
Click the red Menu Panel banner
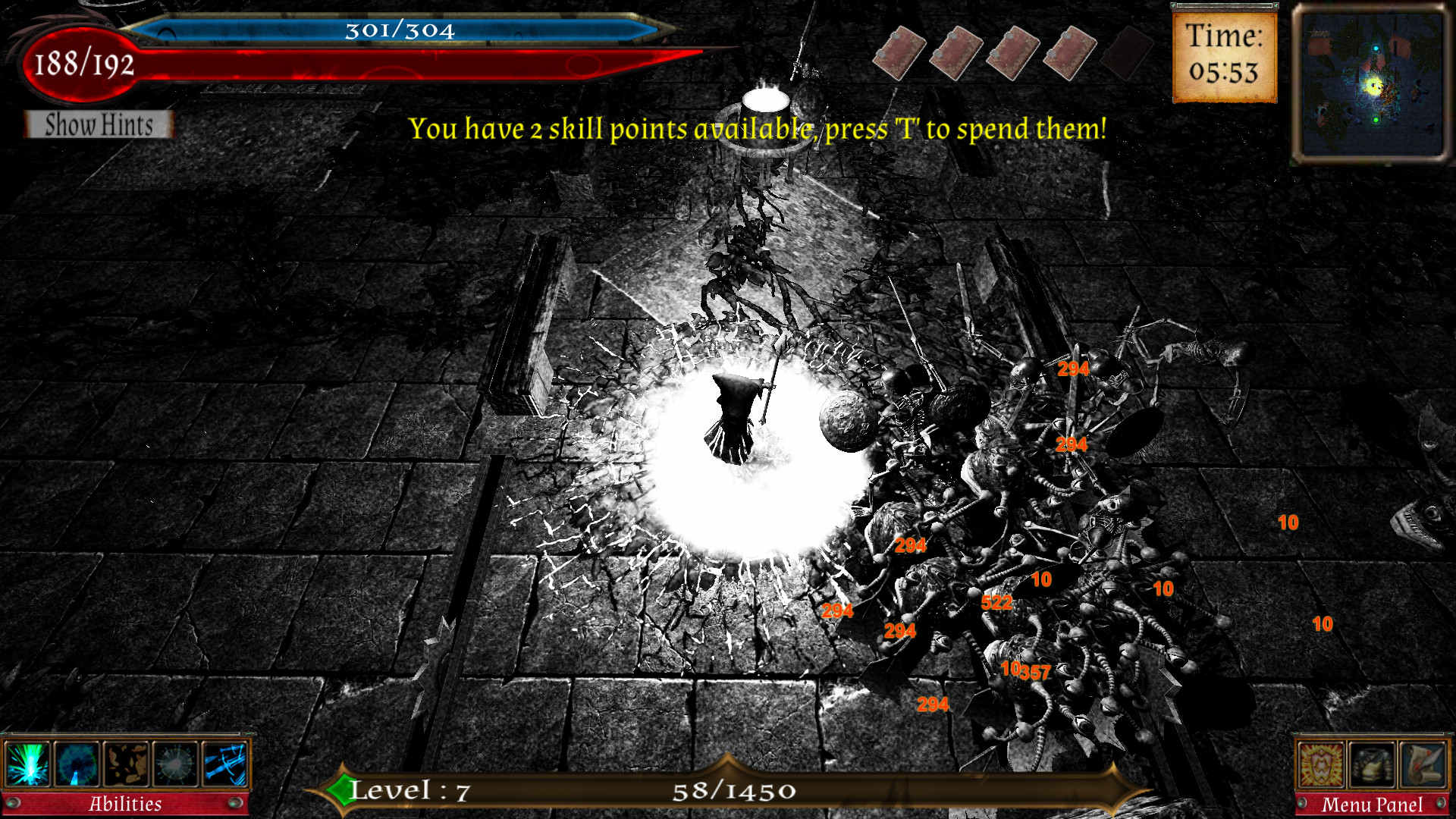1373,802
